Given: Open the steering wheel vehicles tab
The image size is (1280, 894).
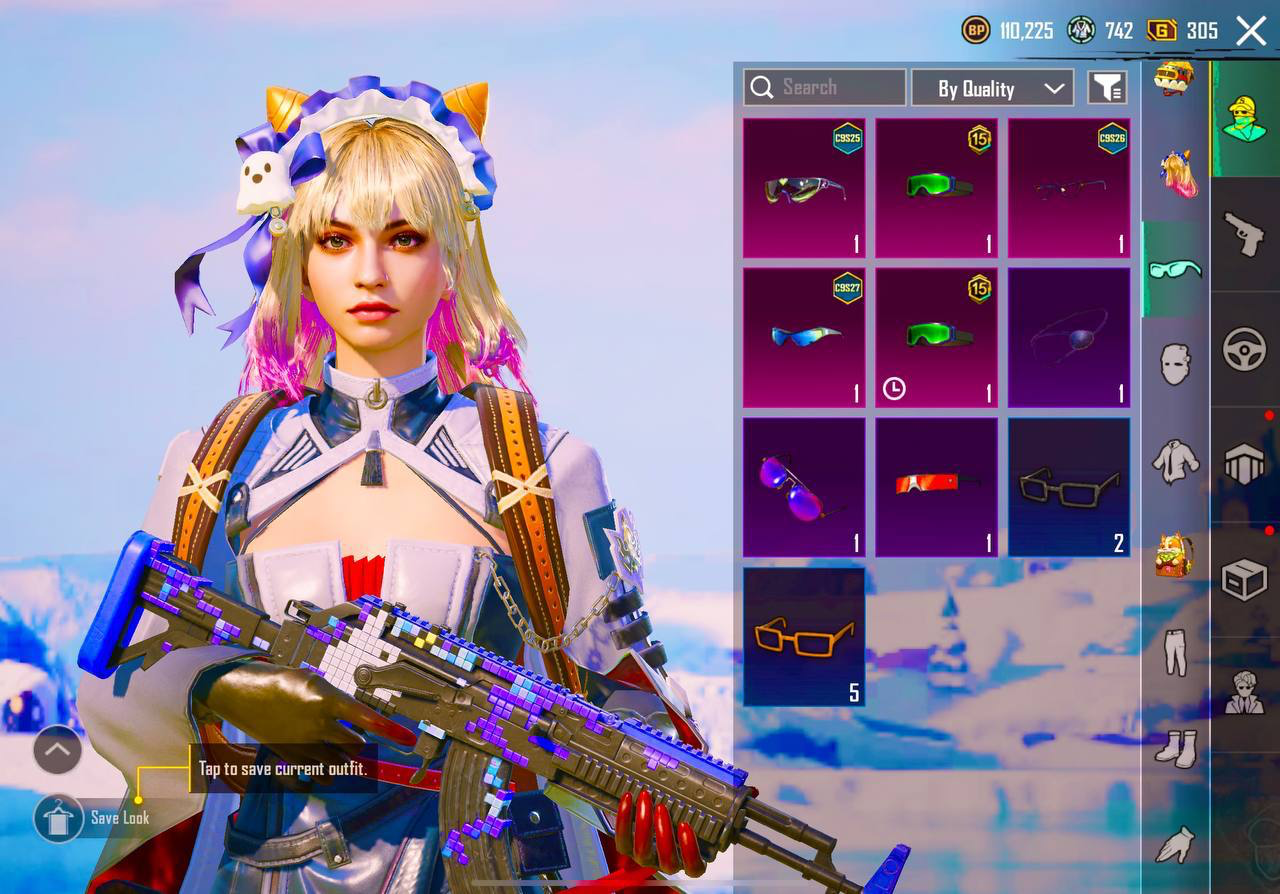Looking at the screenshot, I should point(1245,350).
